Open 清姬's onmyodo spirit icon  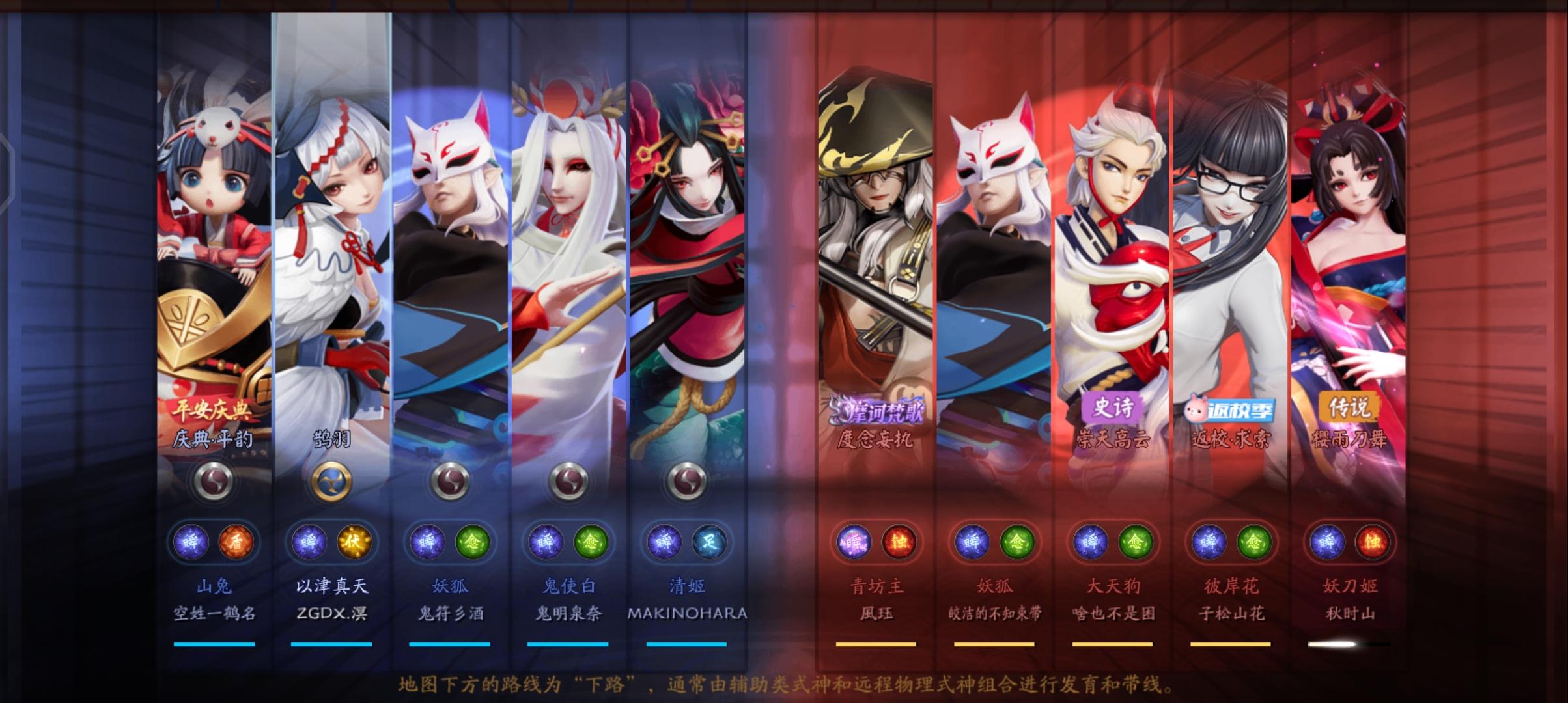(x=687, y=480)
